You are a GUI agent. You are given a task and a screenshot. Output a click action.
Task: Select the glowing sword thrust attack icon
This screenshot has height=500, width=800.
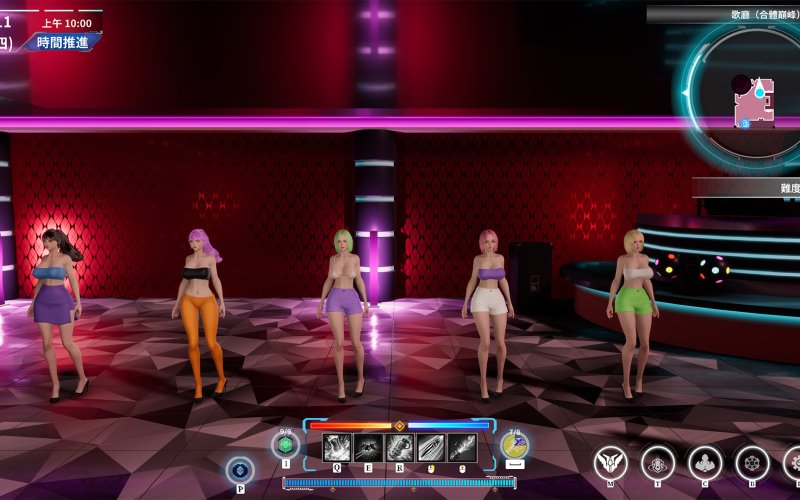[462, 447]
